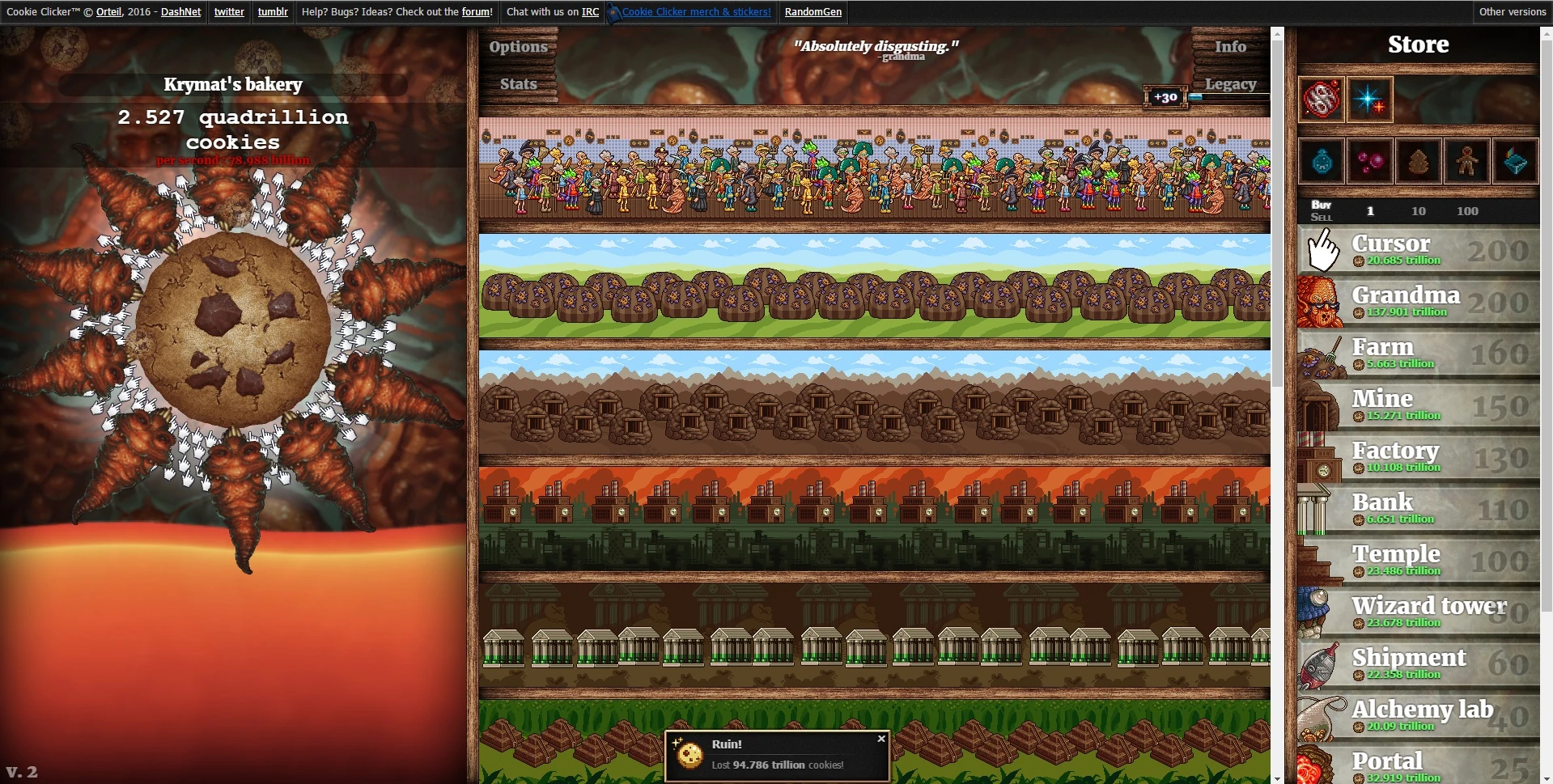Open the Stats panel
The width and height of the screenshot is (1553, 784).
(x=518, y=83)
